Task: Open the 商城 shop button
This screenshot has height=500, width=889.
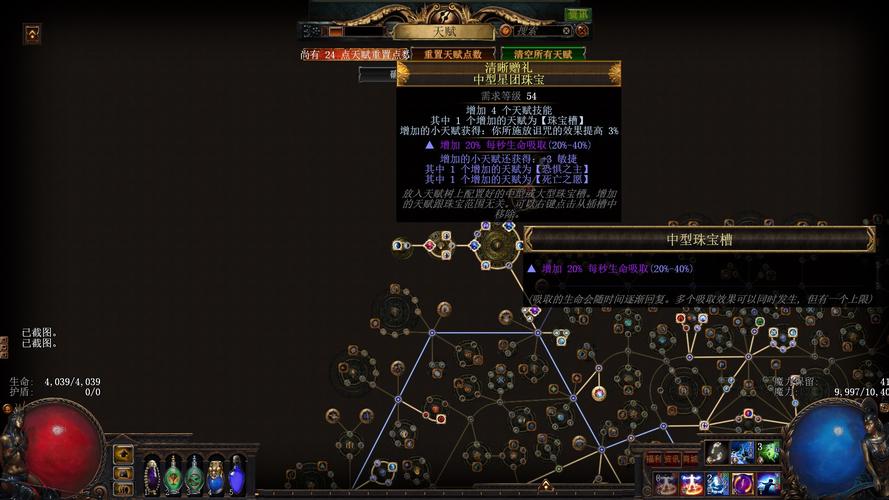Action: tap(690, 459)
